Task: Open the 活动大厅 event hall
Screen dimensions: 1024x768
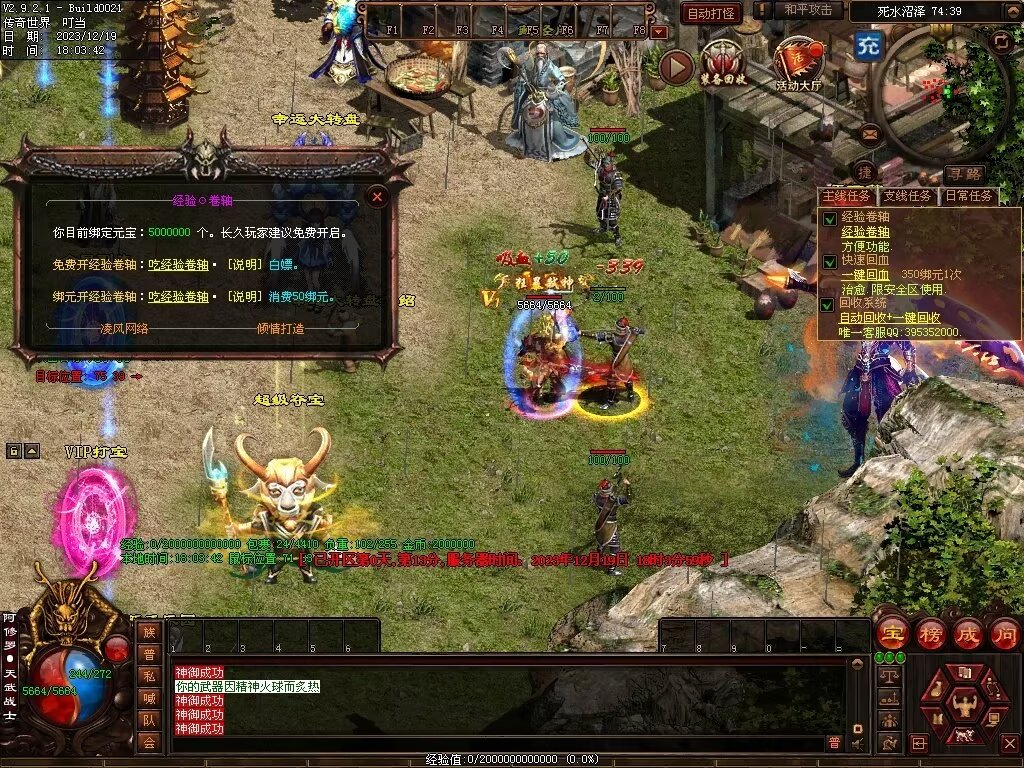Action: tap(798, 64)
